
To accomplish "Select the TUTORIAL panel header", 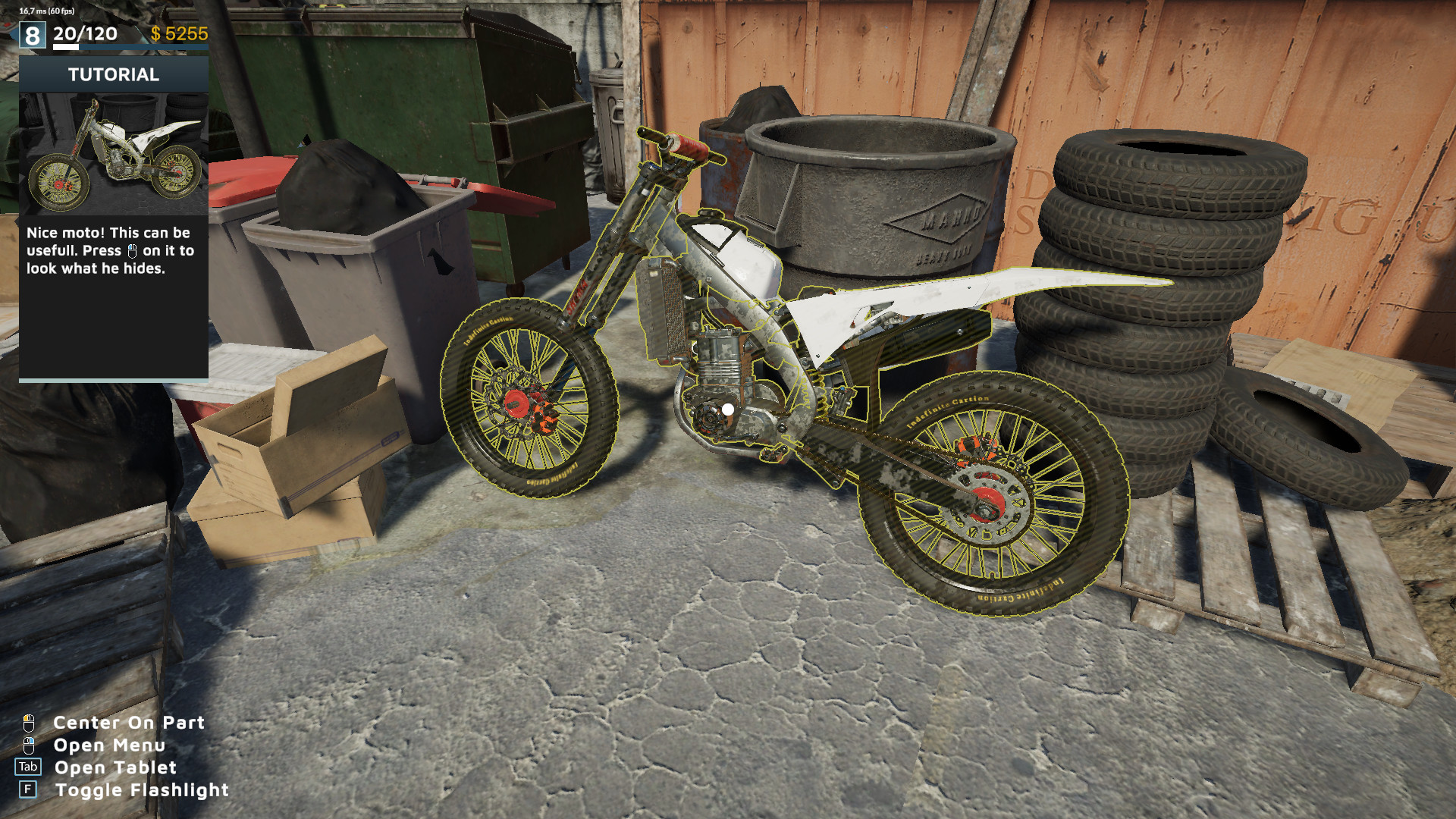I will pyautogui.click(x=114, y=74).
